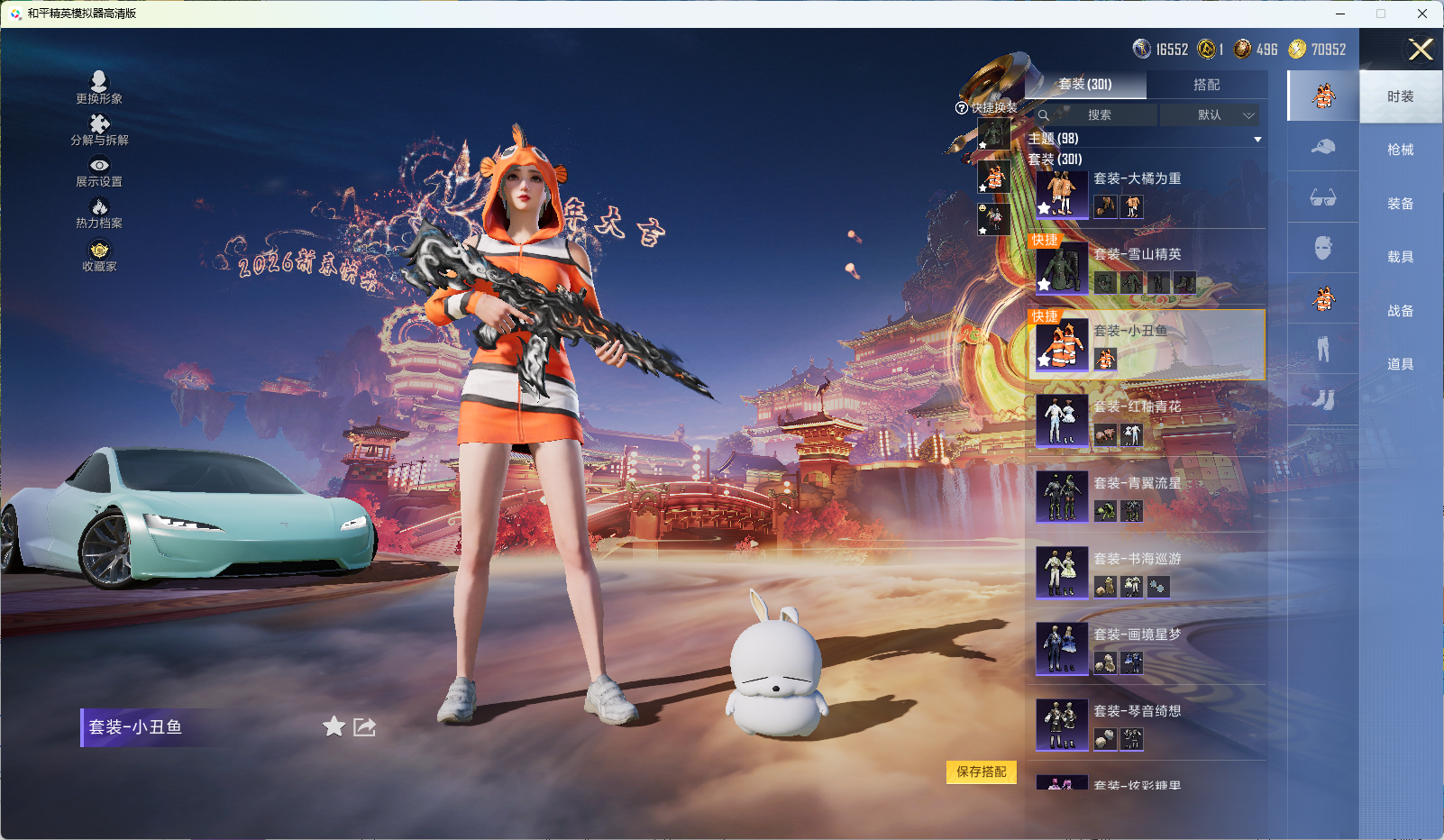
Task: Open the clownfish outfit category icon
Action: 1322,297
